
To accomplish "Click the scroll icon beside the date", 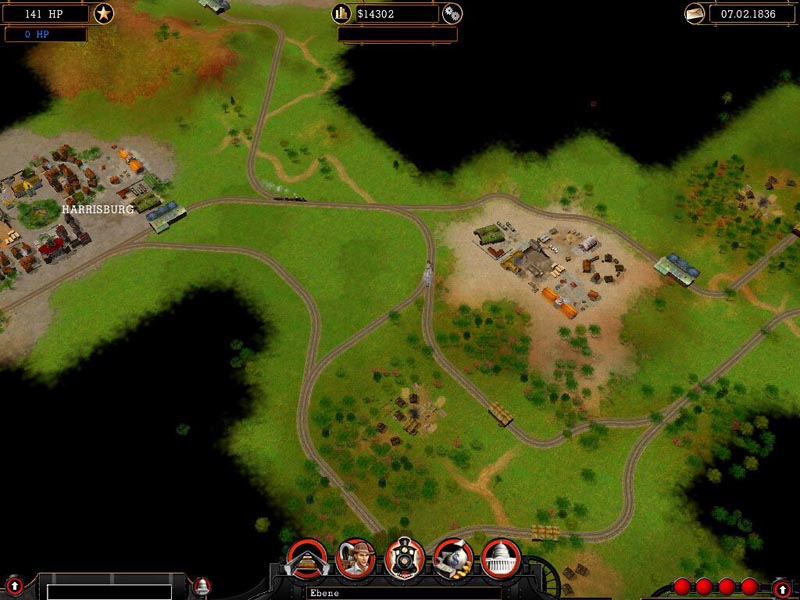I will 695,14.
